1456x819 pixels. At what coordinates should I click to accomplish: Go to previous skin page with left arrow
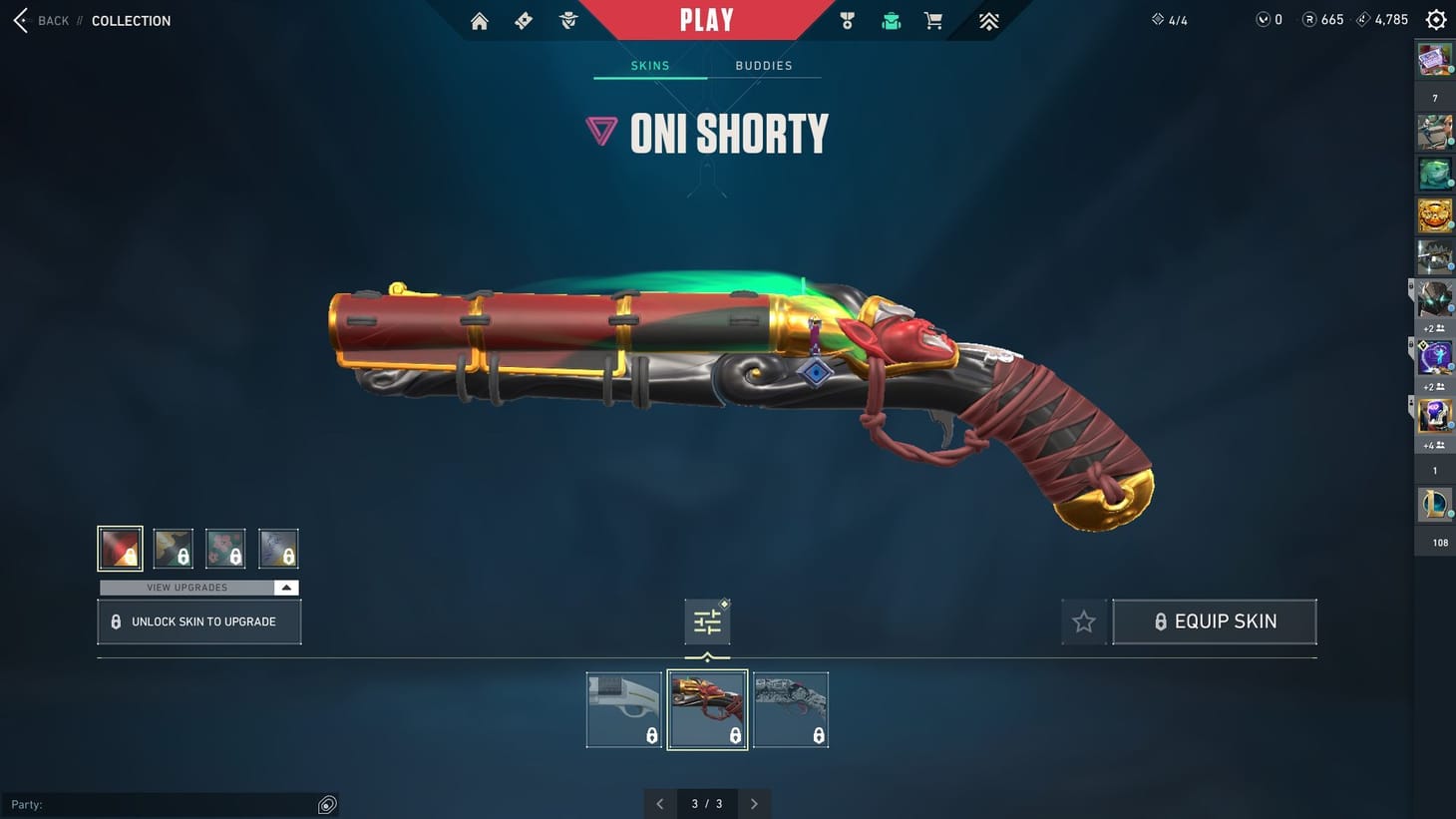click(x=659, y=803)
